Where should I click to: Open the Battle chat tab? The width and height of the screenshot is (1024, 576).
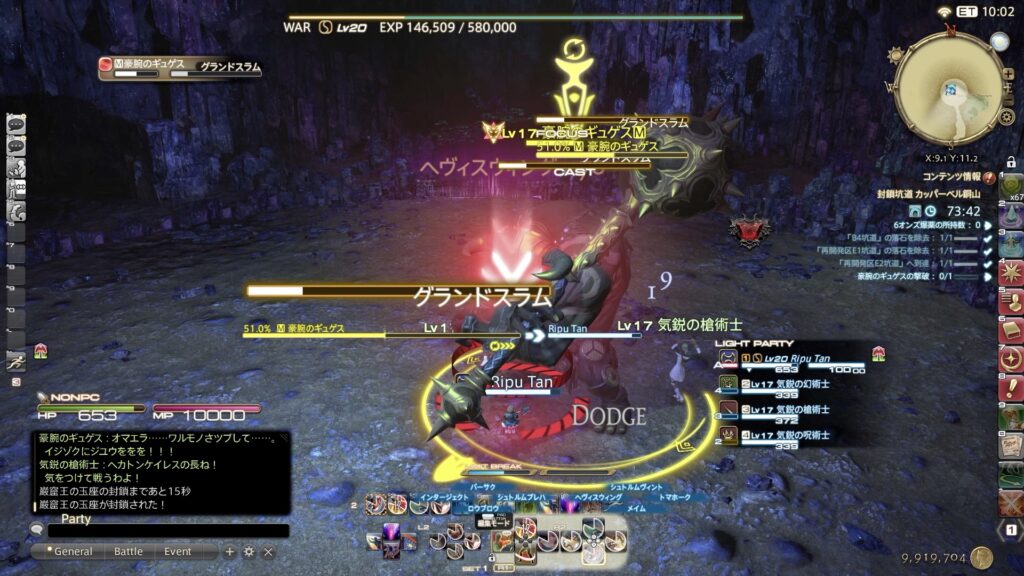pos(128,551)
